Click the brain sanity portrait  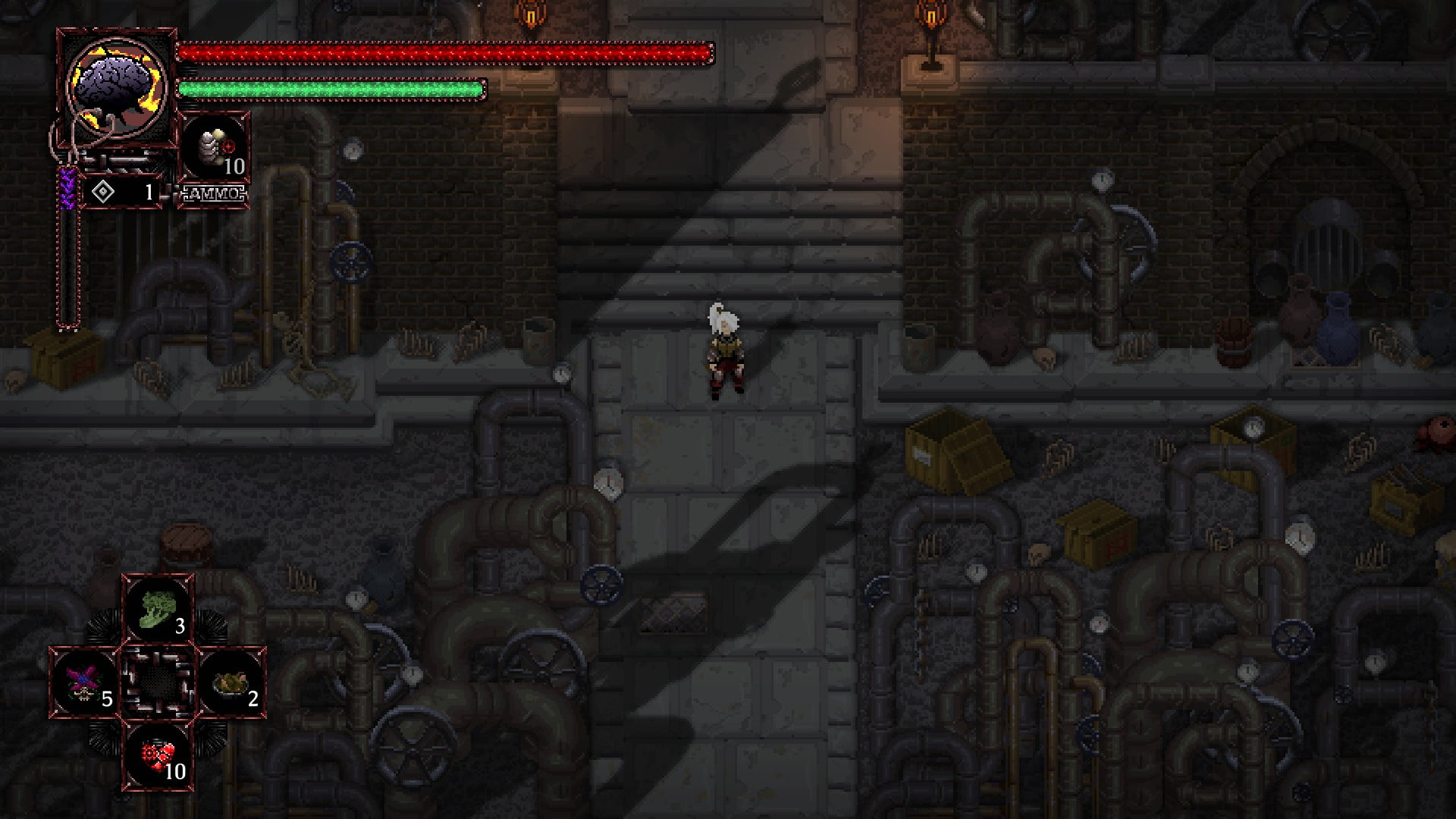[x=117, y=87]
